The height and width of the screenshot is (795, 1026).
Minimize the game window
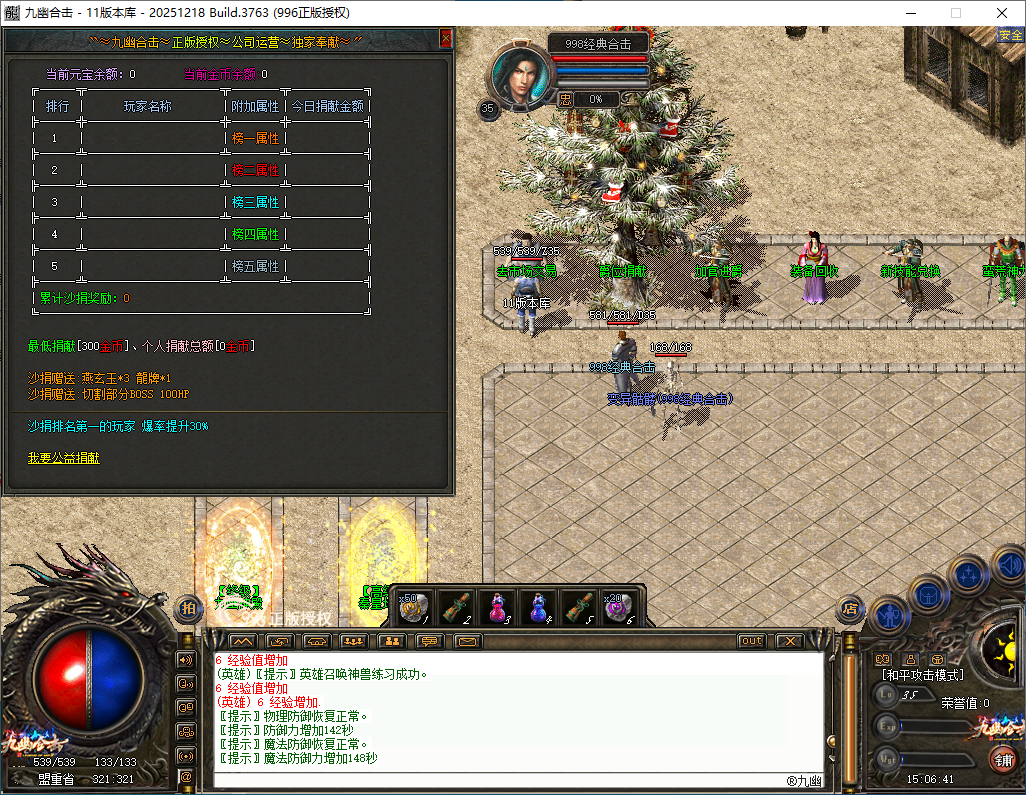pyautogui.click(x=910, y=13)
